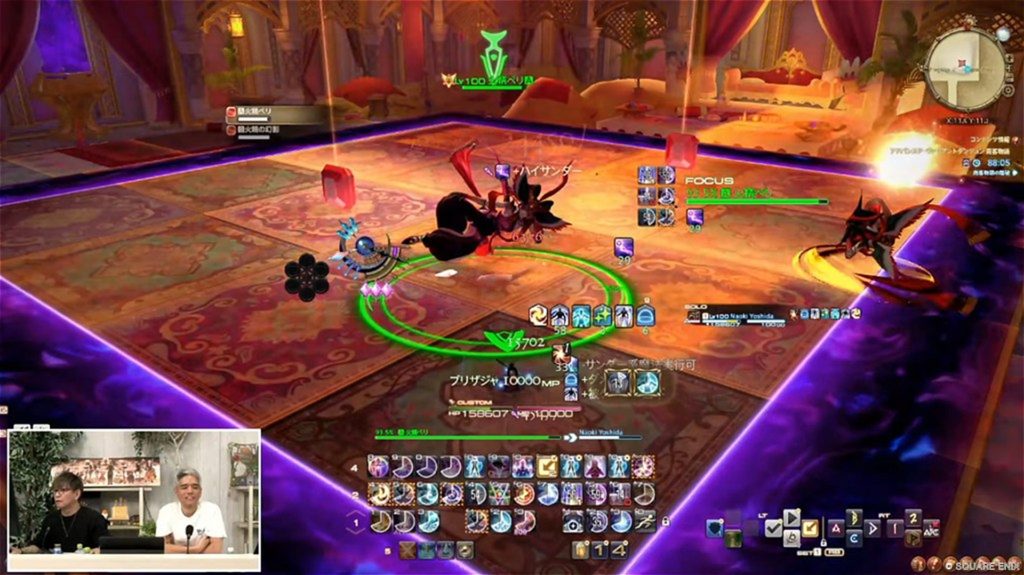Click the white checkmark icon
The width and height of the screenshot is (1024, 575).
(x=774, y=527)
